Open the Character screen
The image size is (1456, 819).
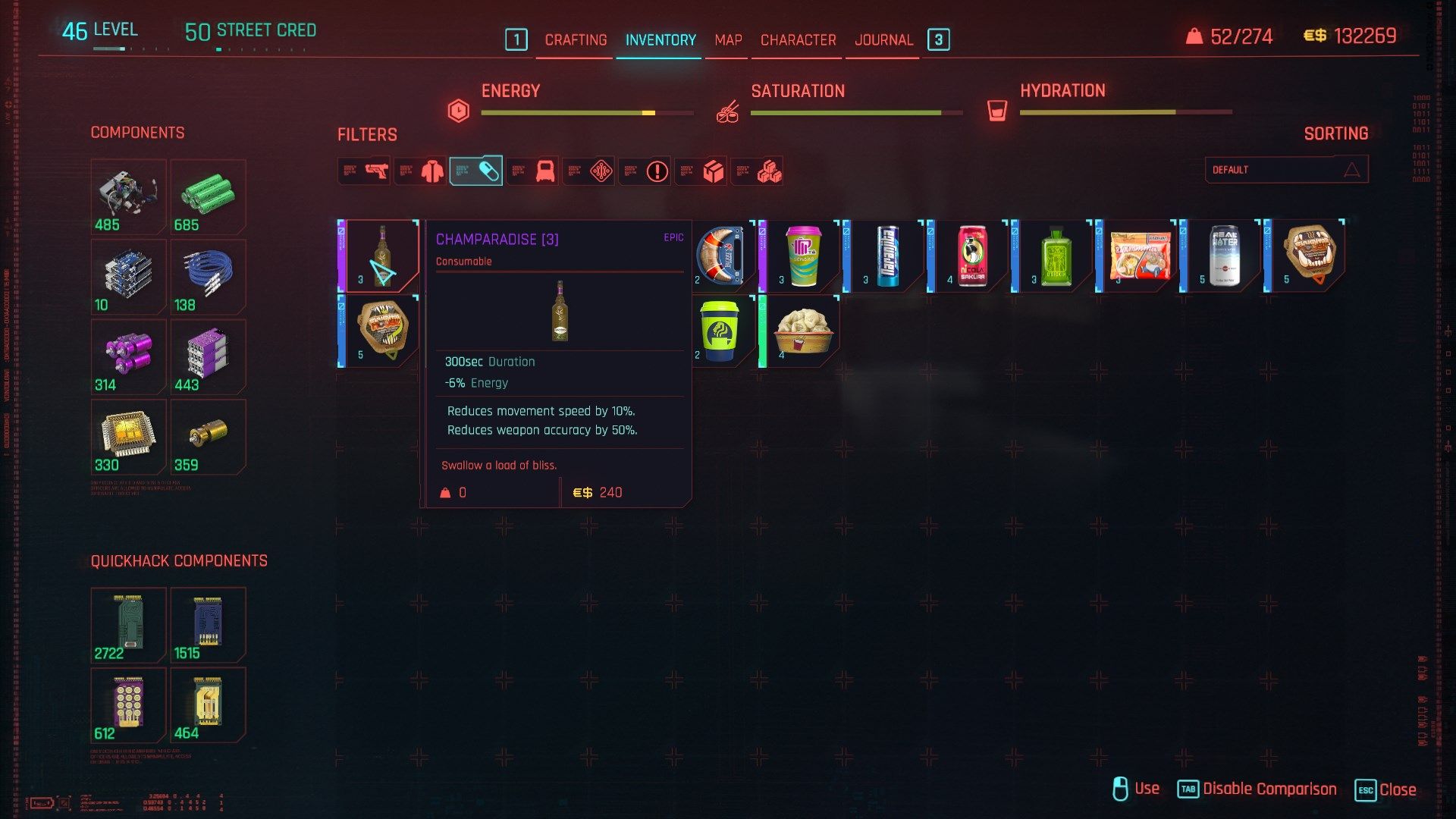click(797, 39)
